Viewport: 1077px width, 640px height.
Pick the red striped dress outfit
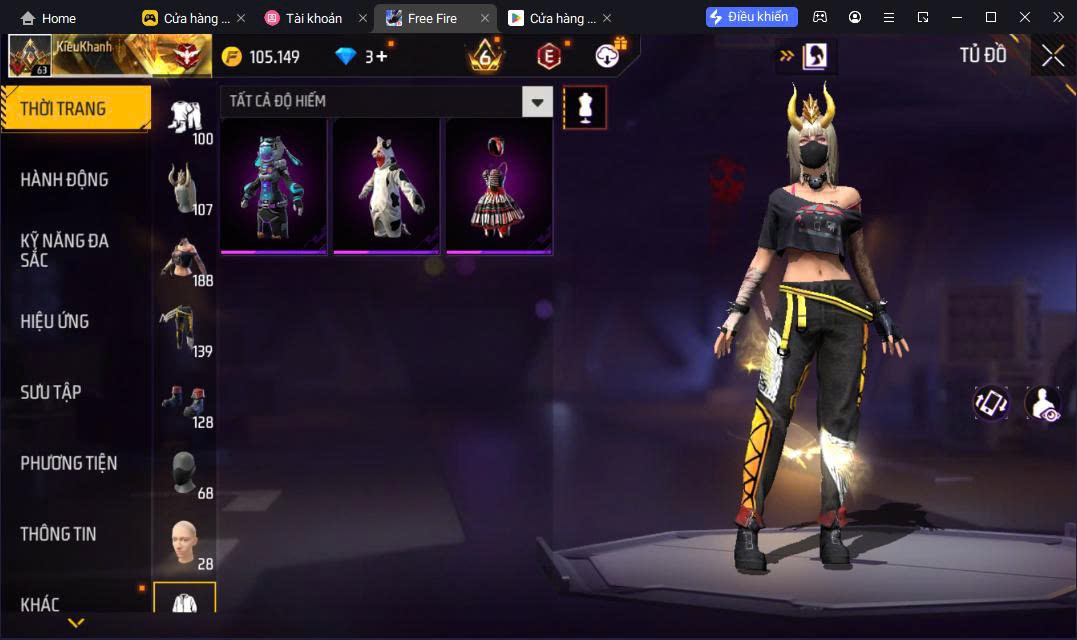[x=499, y=186]
